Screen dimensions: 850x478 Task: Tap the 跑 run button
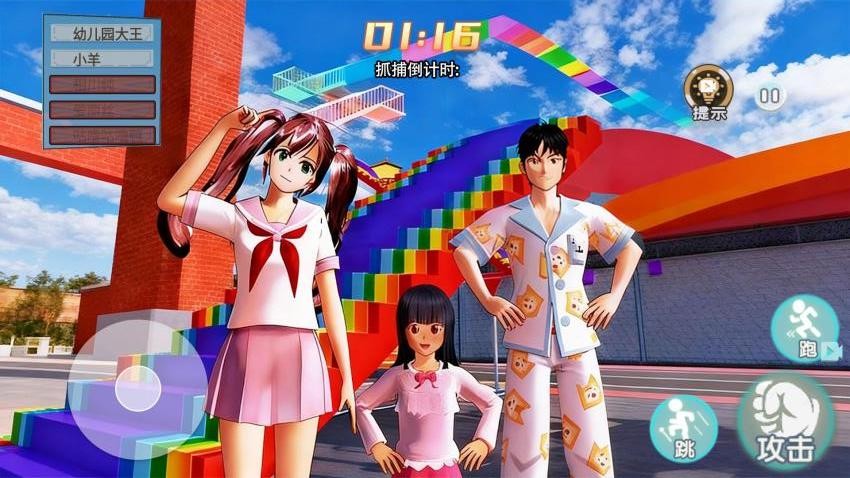[804, 329]
